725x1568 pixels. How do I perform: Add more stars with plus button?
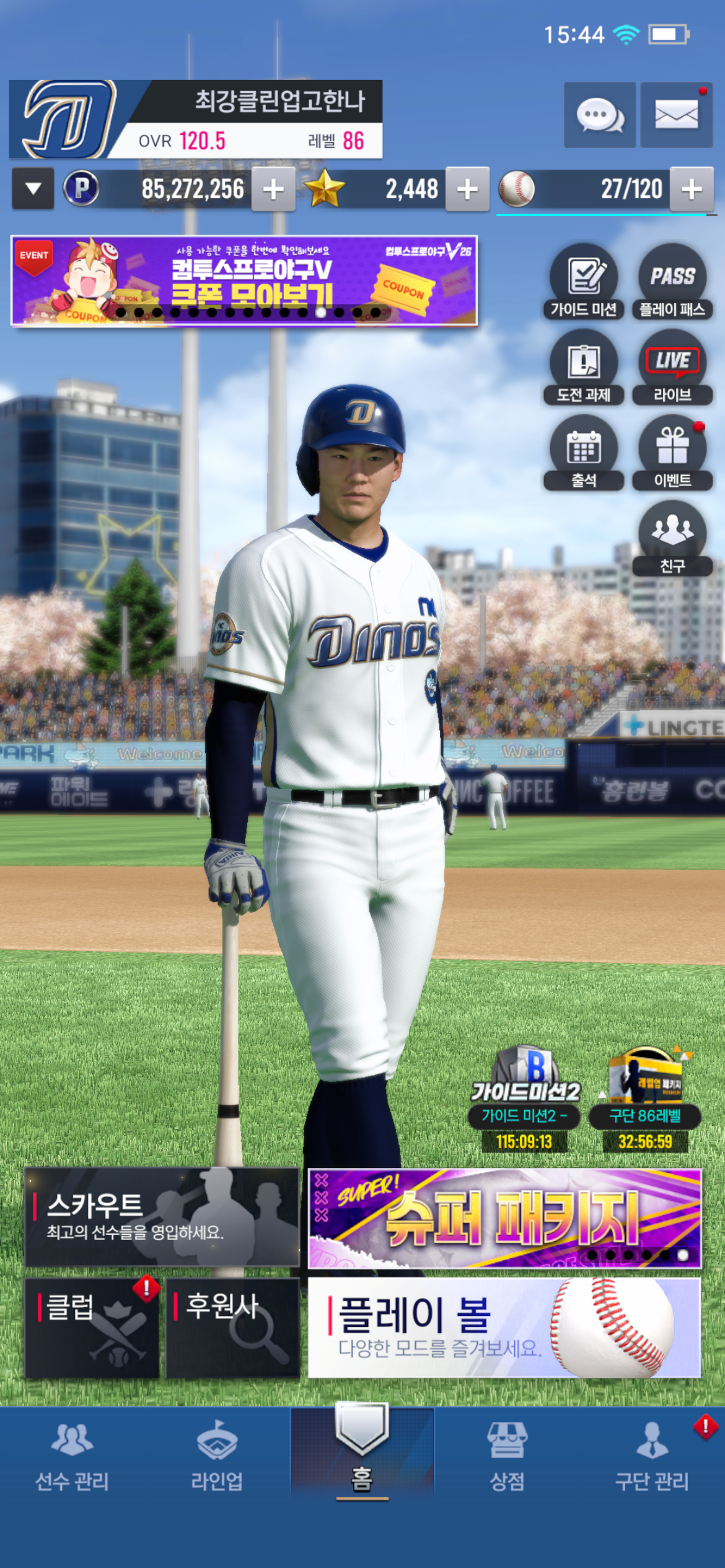[x=467, y=189]
